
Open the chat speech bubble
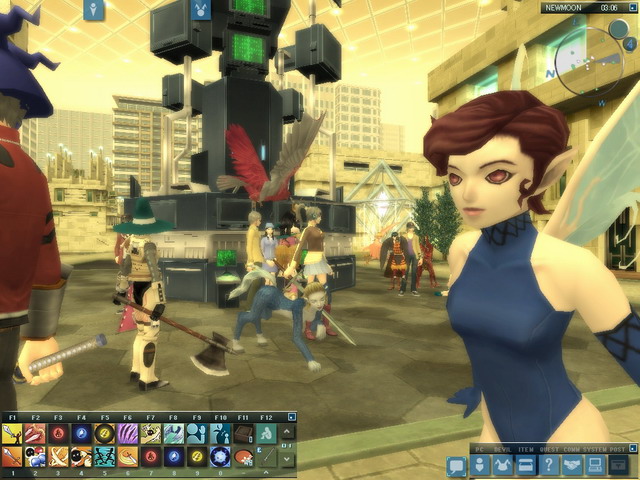(x=457, y=466)
